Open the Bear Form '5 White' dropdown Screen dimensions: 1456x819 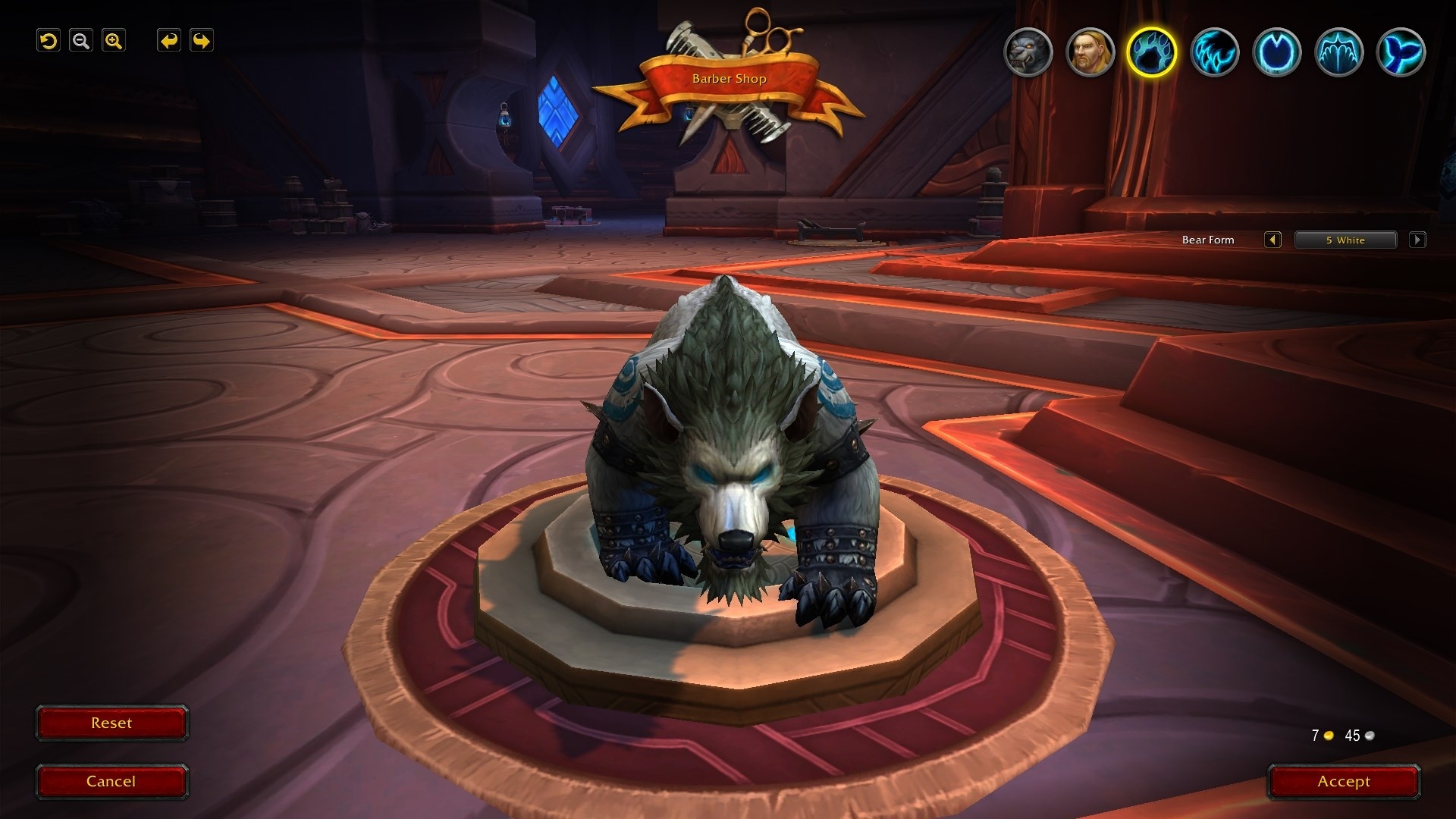(1345, 240)
